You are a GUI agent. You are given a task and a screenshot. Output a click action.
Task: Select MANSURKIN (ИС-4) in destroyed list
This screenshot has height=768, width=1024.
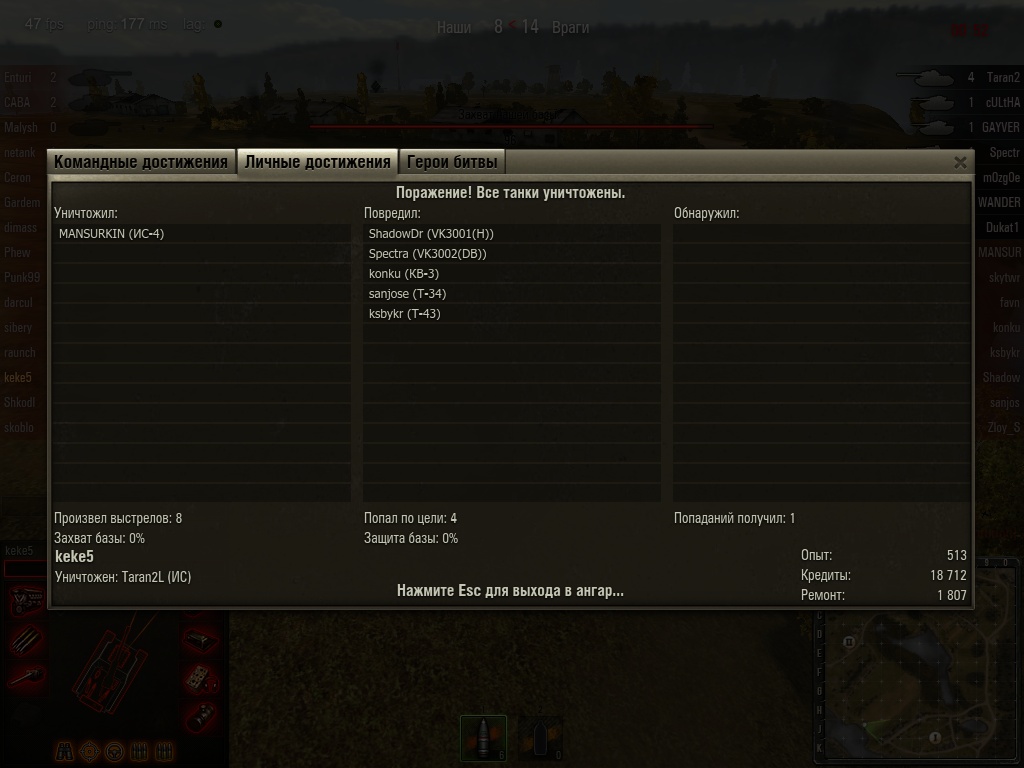click(x=111, y=234)
